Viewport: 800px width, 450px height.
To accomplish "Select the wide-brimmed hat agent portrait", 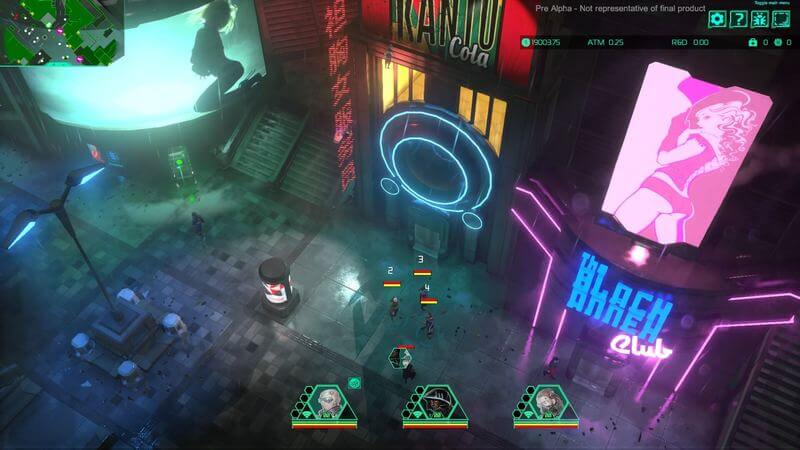I will click(x=435, y=402).
